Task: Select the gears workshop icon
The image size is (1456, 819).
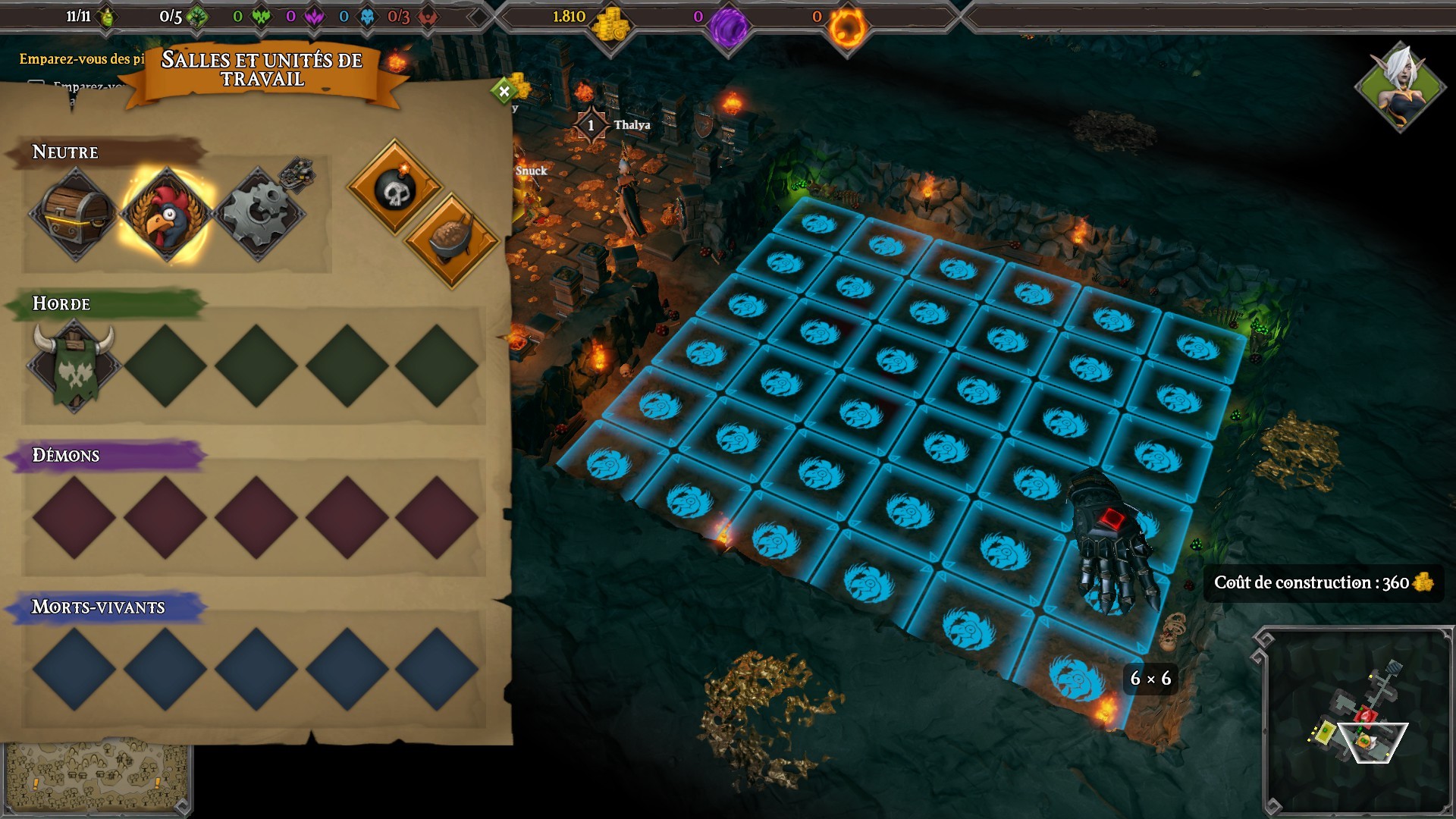Action: (x=262, y=214)
